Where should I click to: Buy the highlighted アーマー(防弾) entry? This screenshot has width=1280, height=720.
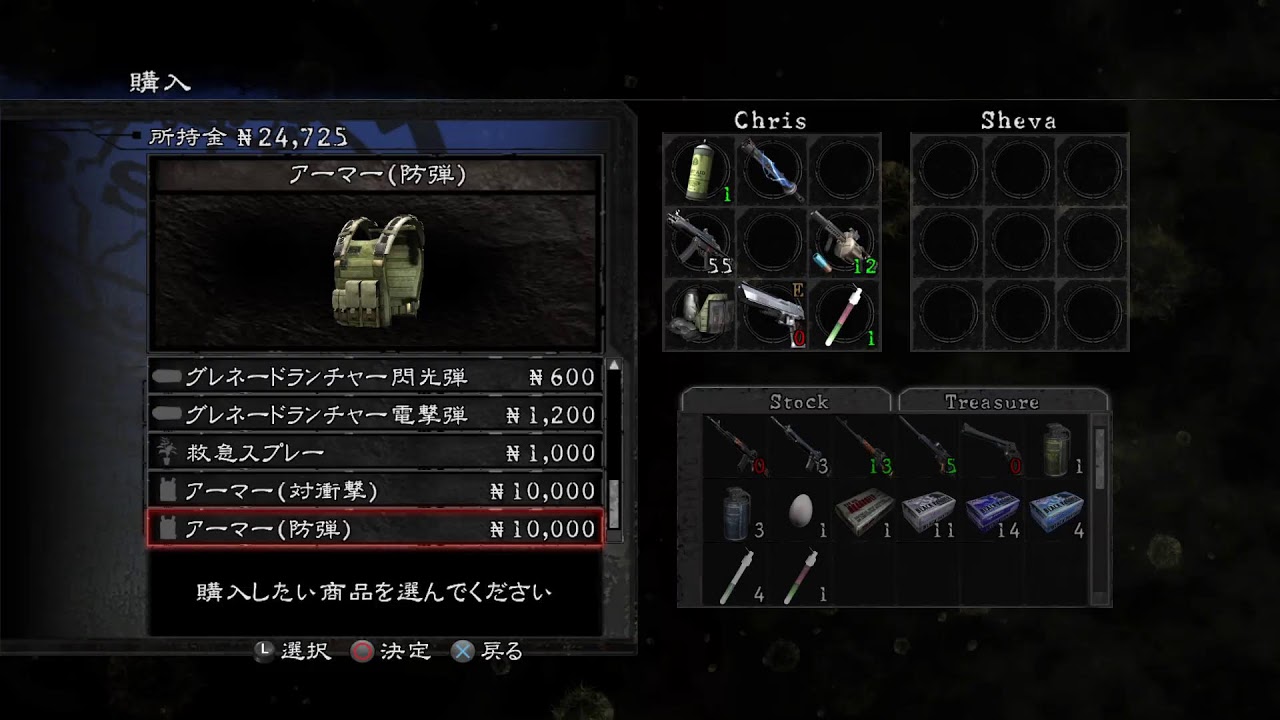[375, 529]
